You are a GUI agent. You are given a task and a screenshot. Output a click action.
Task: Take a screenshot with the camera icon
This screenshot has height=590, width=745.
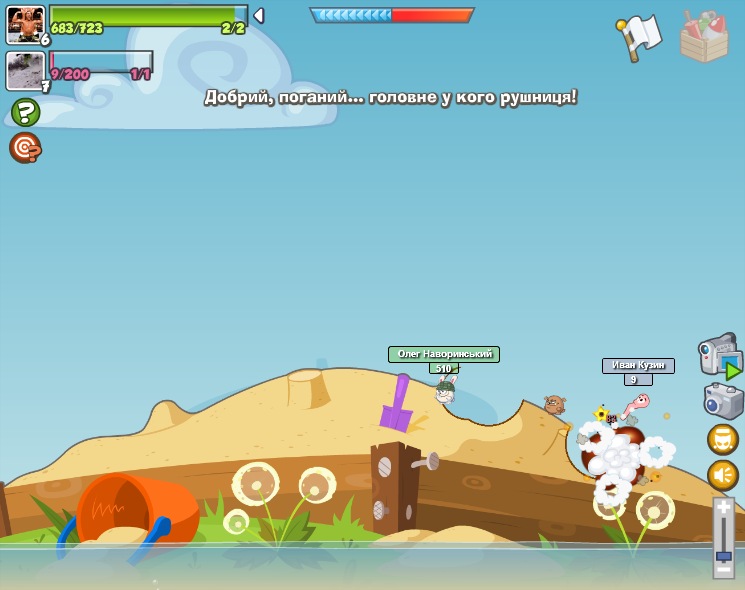click(x=722, y=400)
